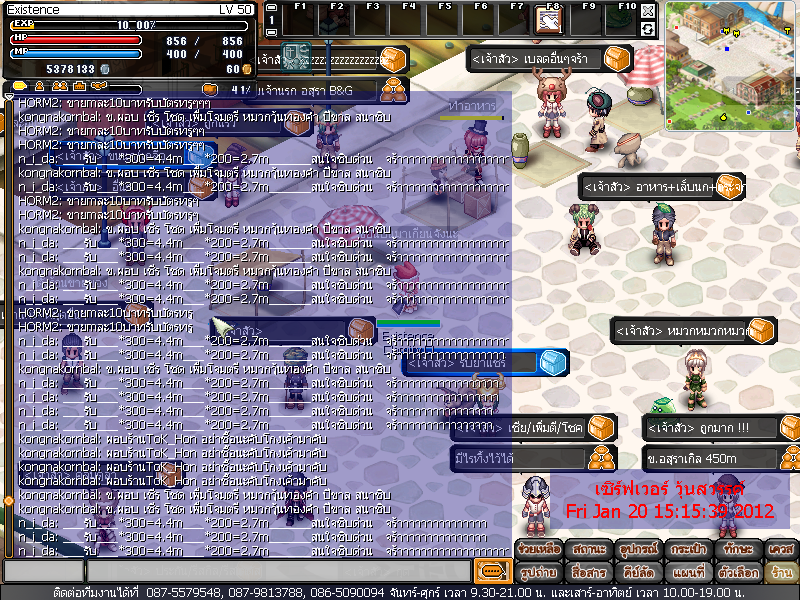Open the กระเป๋า bag inventory
Screen dimensions: 800x600
click(683, 550)
